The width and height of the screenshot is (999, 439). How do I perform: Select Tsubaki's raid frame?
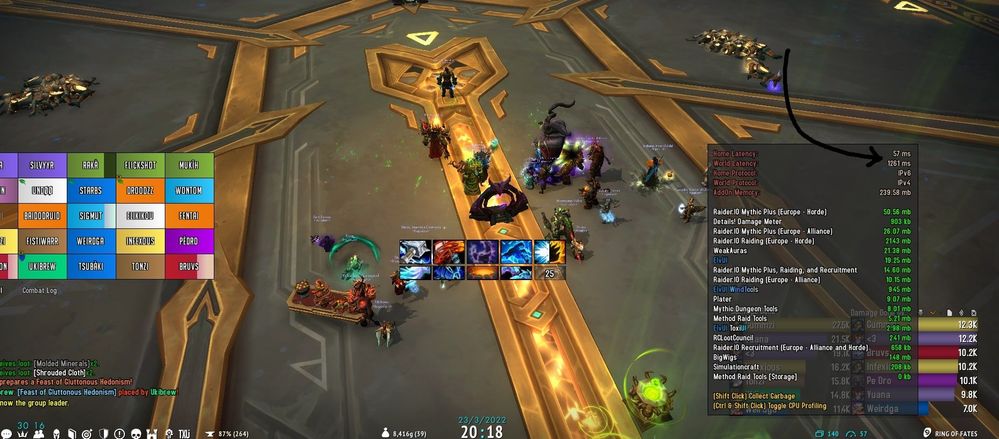pyautogui.click(x=91, y=267)
